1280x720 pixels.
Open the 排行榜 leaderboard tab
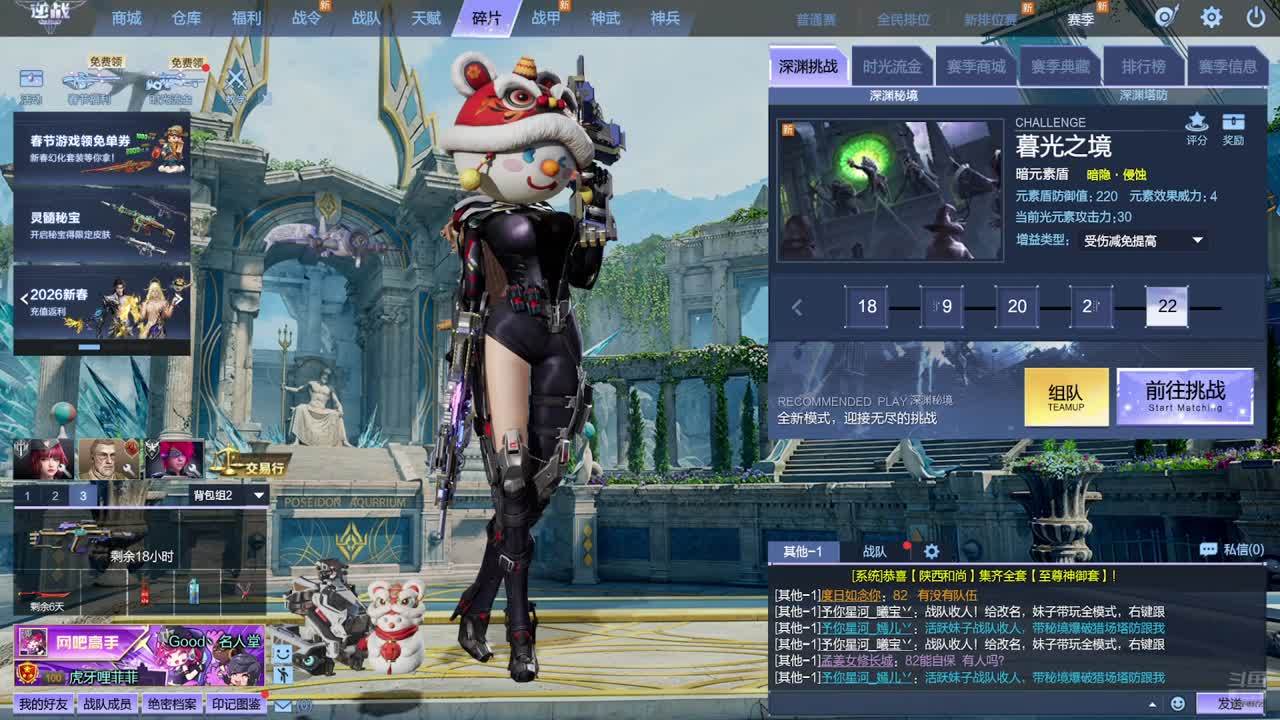pyautogui.click(x=1143, y=67)
